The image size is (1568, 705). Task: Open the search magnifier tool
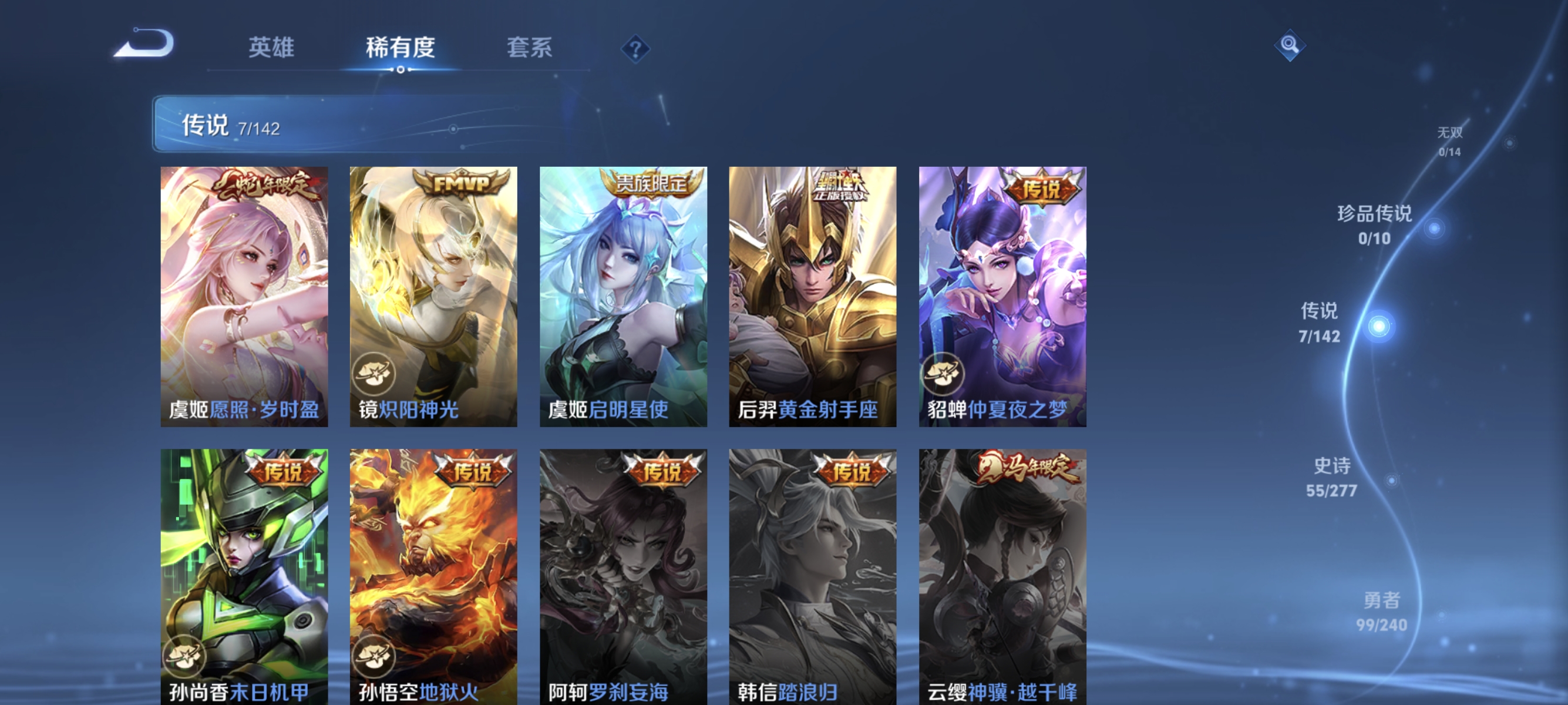tap(1290, 44)
